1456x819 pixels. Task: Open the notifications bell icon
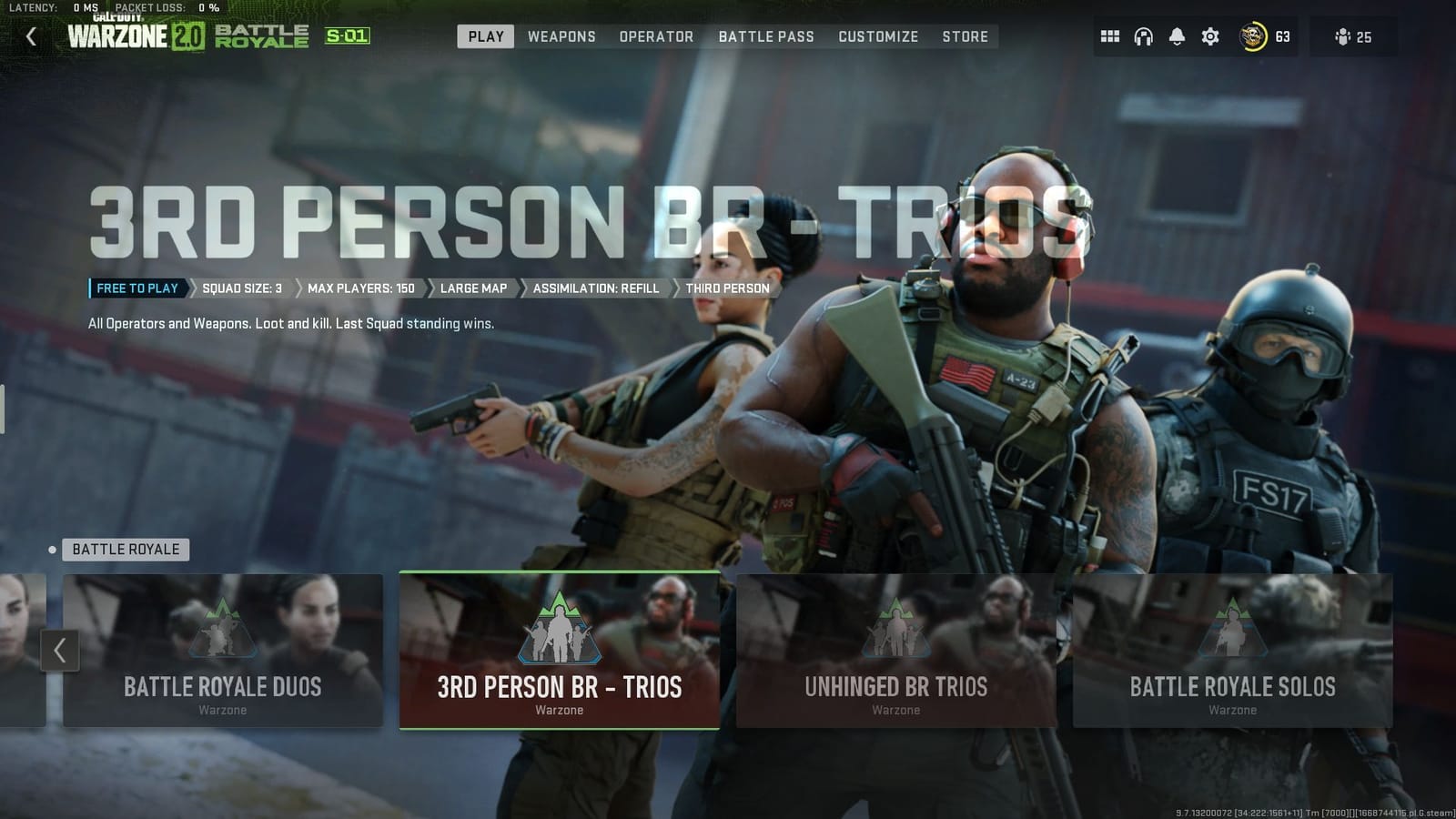[1177, 36]
